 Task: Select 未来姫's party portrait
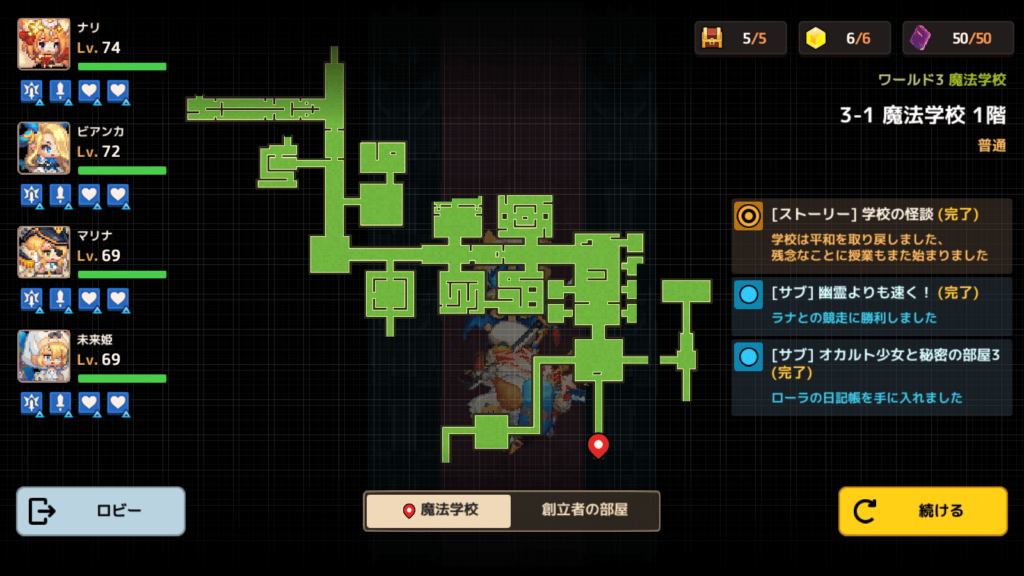pos(44,356)
